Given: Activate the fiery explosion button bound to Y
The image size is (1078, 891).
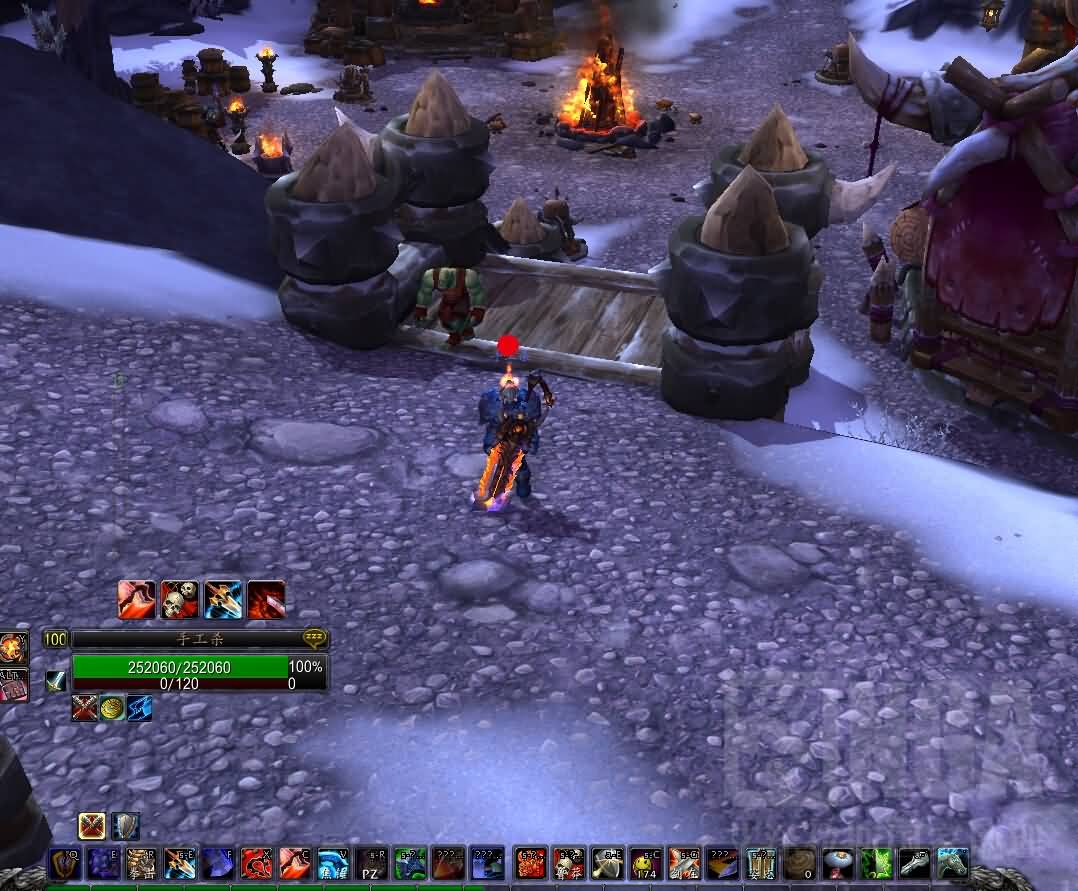Looking at the screenshot, I should click(13, 649).
